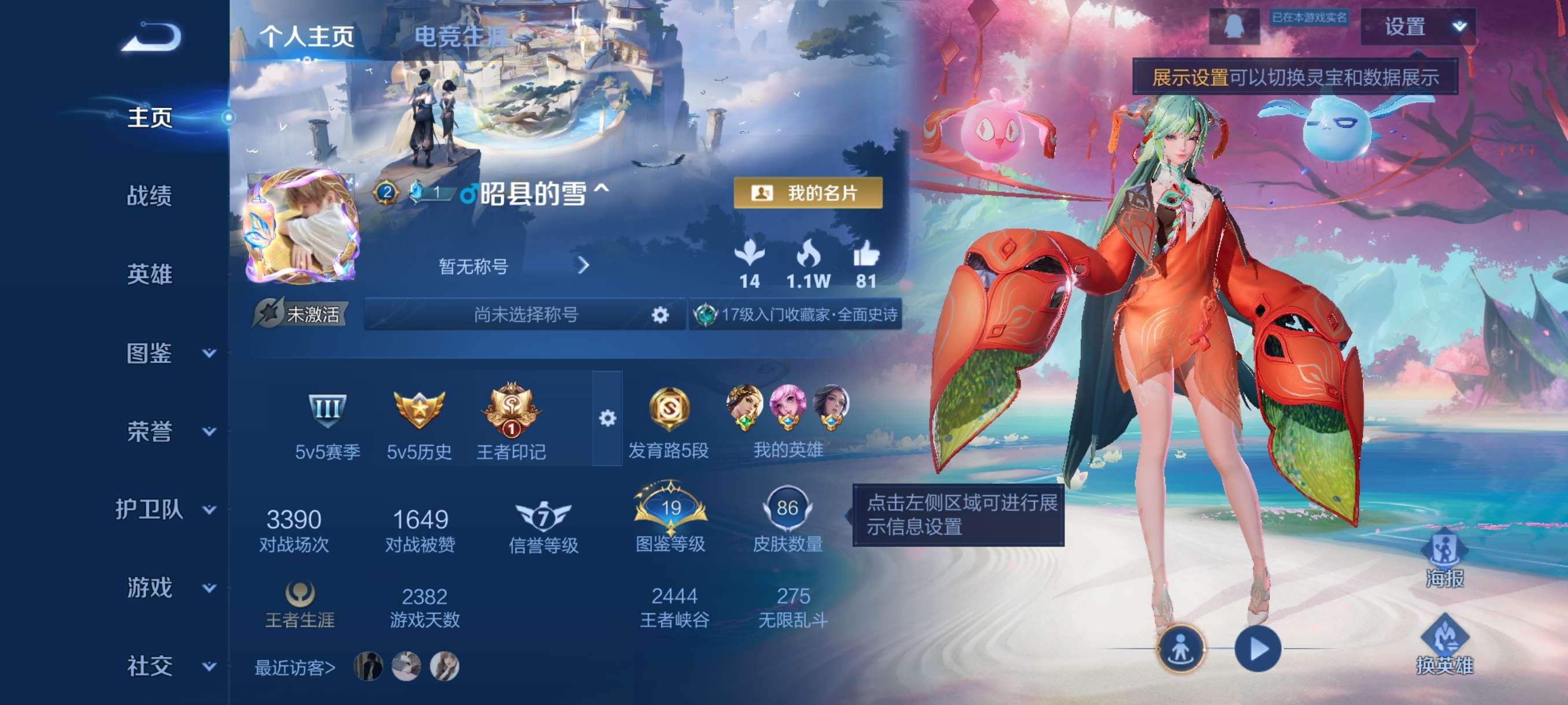Select the 5v5赛季 rank emblem icon

(326, 411)
